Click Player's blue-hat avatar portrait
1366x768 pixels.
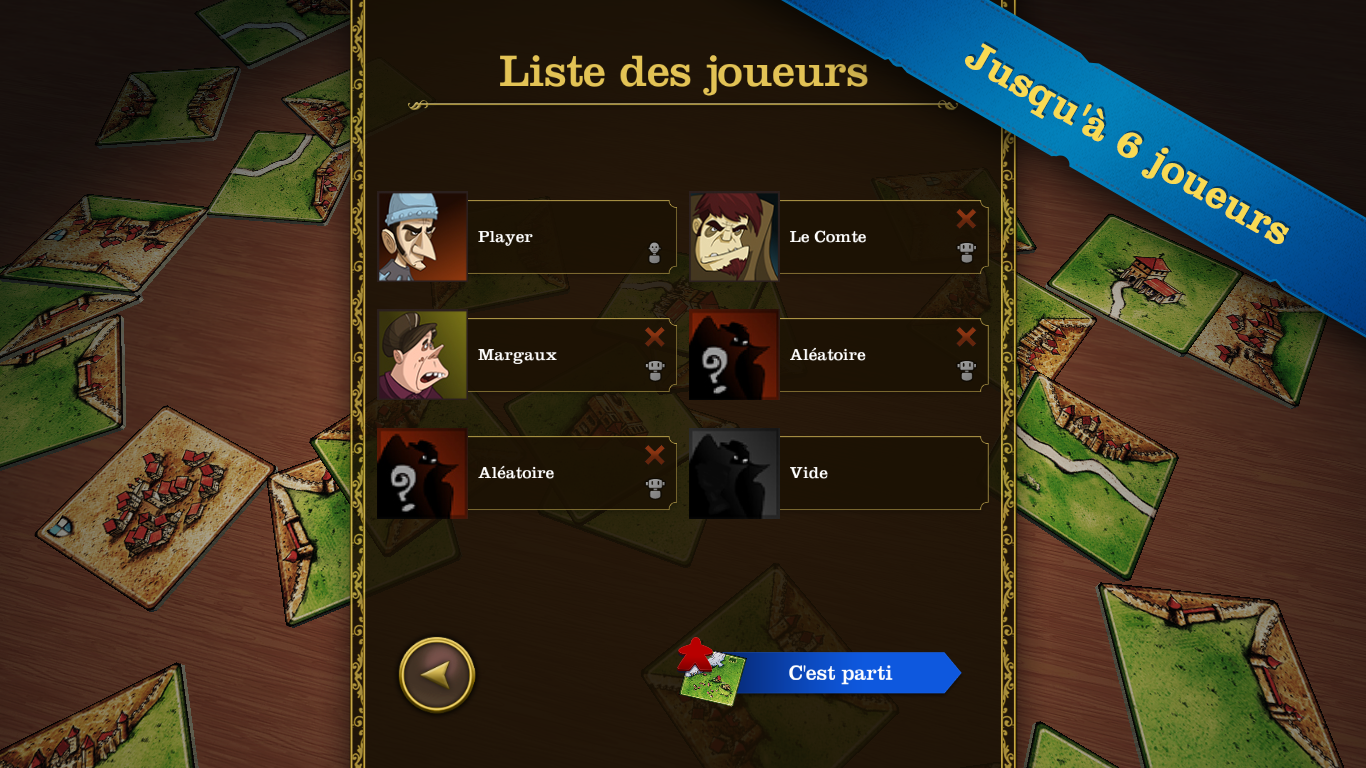[x=421, y=236]
